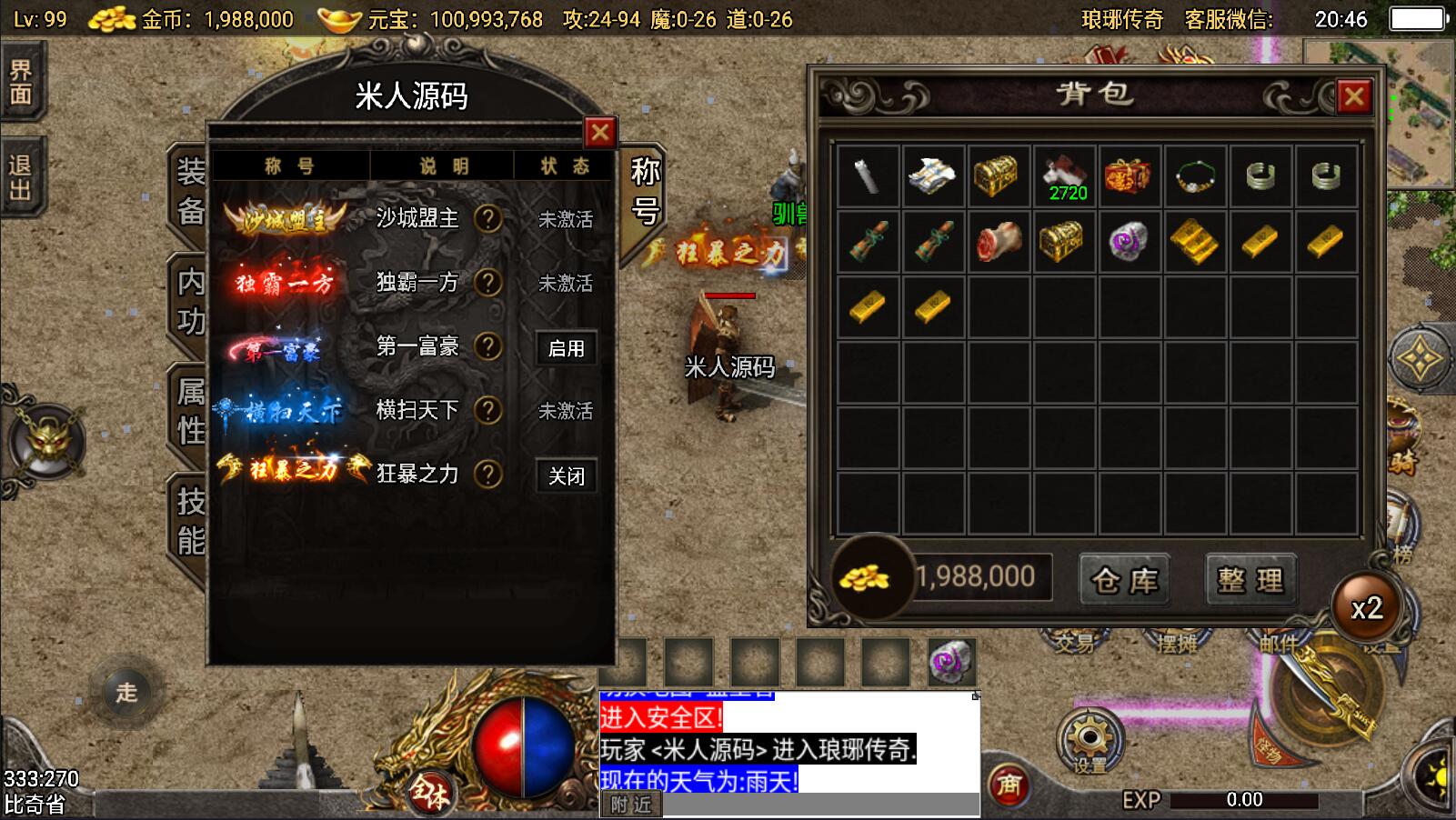This screenshot has height=820, width=1456.
Task: Close the backpack window
Action: [1353, 96]
